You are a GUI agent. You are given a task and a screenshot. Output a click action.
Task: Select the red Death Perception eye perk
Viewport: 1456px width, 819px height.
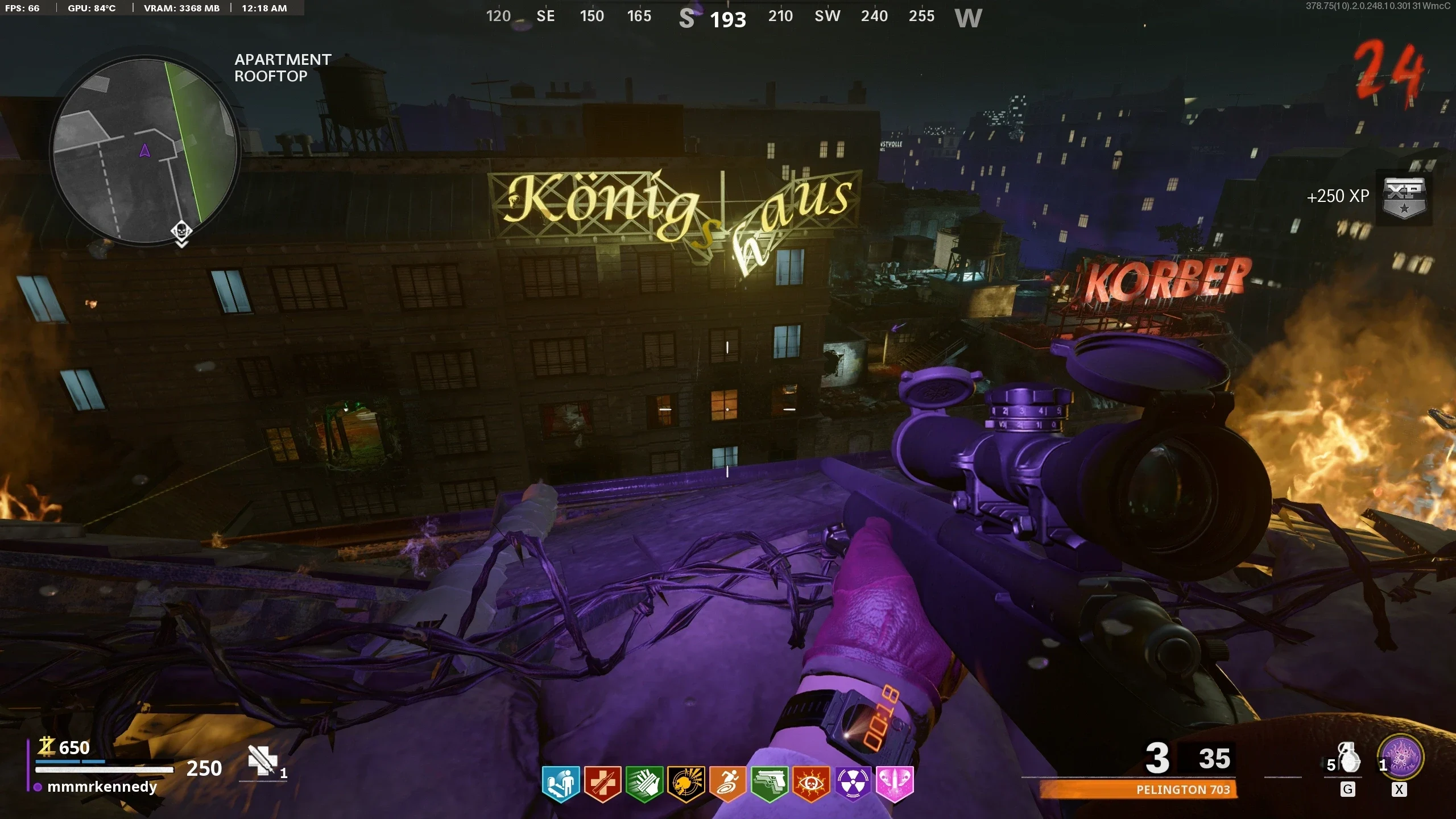click(811, 783)
